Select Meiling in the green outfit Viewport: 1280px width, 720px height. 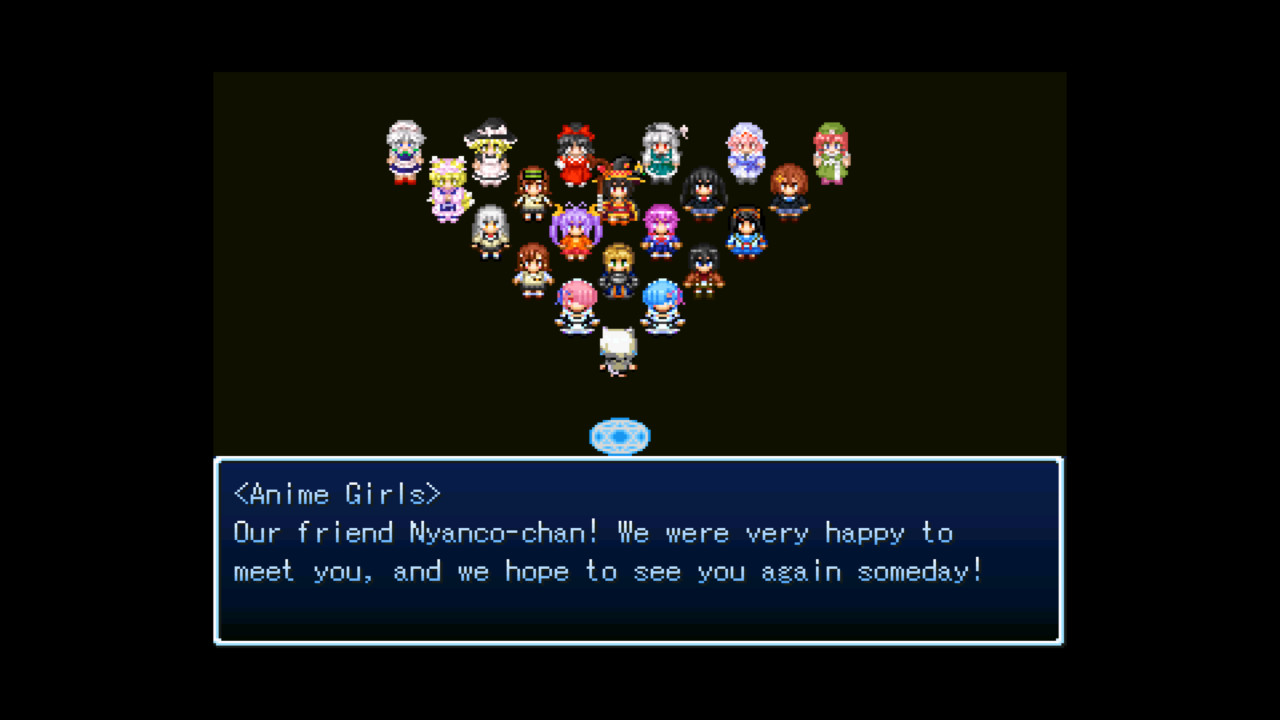pyautogui.click(x=832, y=150)
